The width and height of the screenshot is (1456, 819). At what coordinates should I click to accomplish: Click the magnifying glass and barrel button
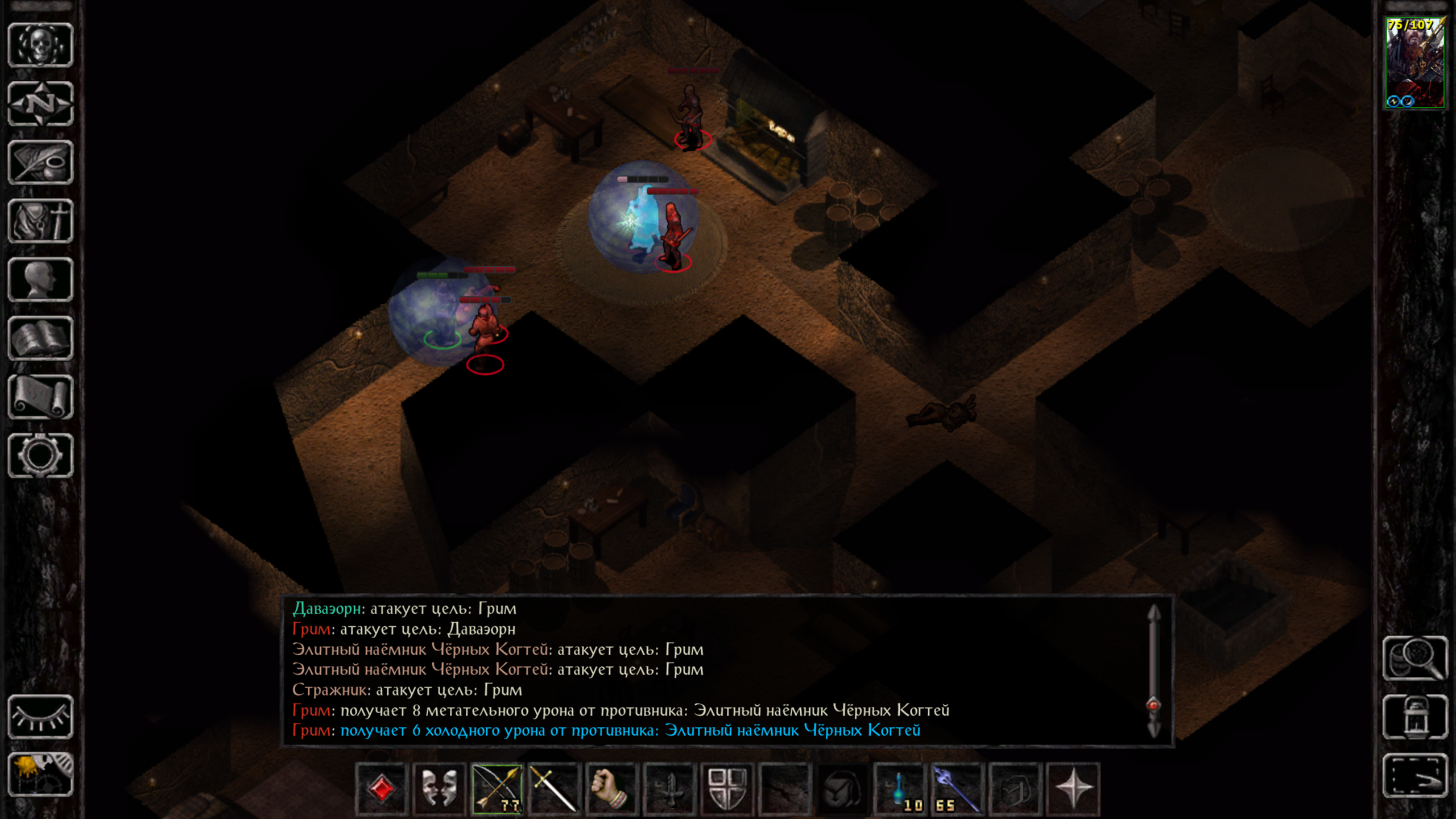pyautogui.click(x=1414, y=658)
